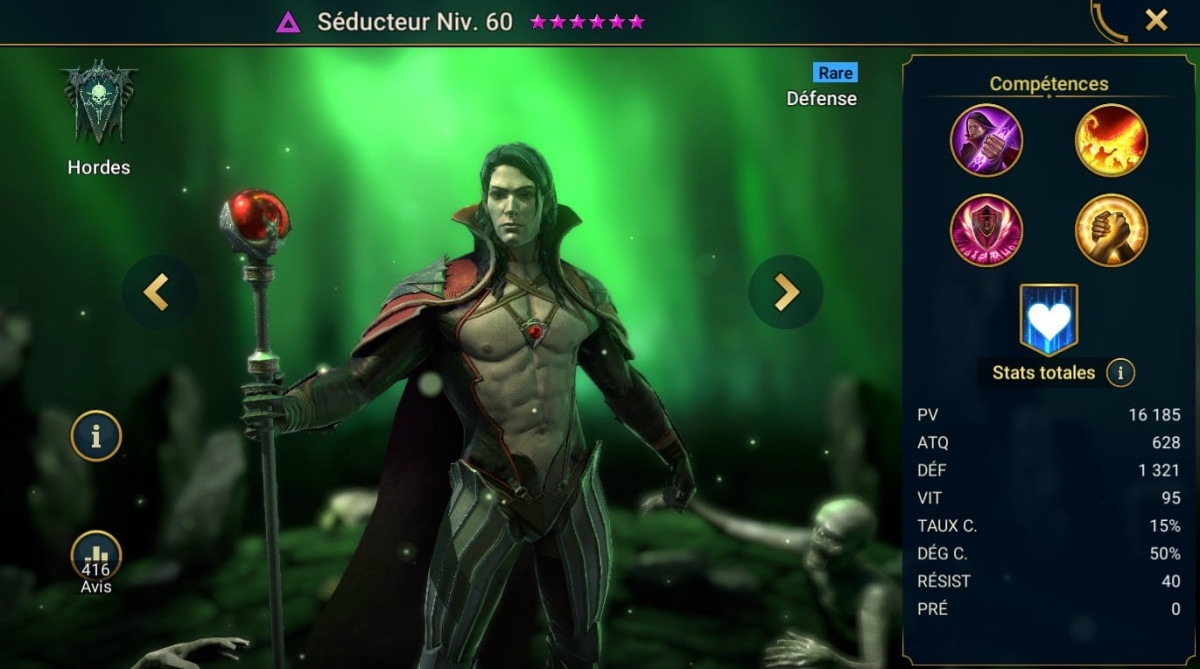Click the blue heart aura banner

[x=1049, y=319]
